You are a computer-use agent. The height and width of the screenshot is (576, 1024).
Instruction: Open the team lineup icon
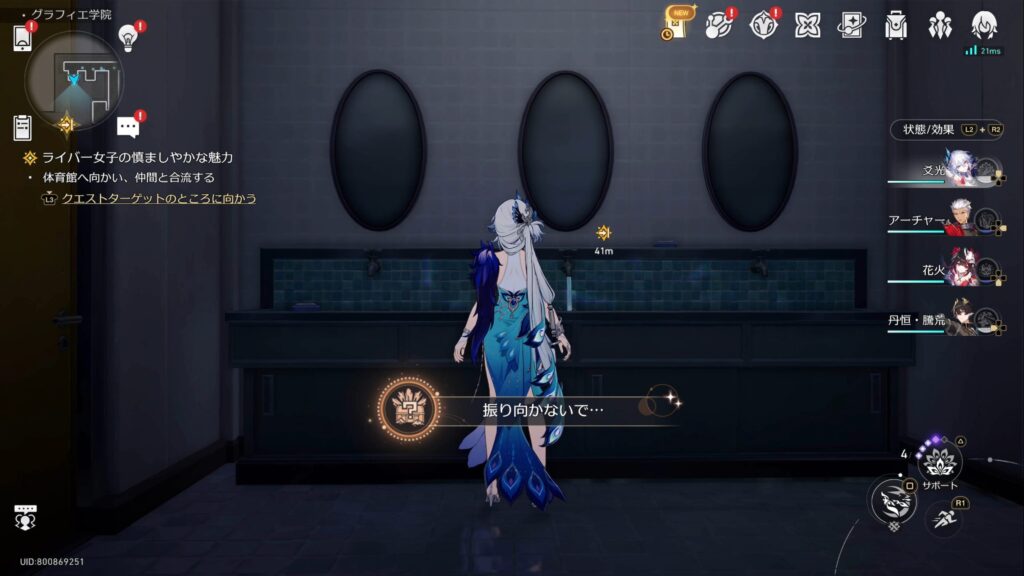pyautogui.click(x=939, y=25)
